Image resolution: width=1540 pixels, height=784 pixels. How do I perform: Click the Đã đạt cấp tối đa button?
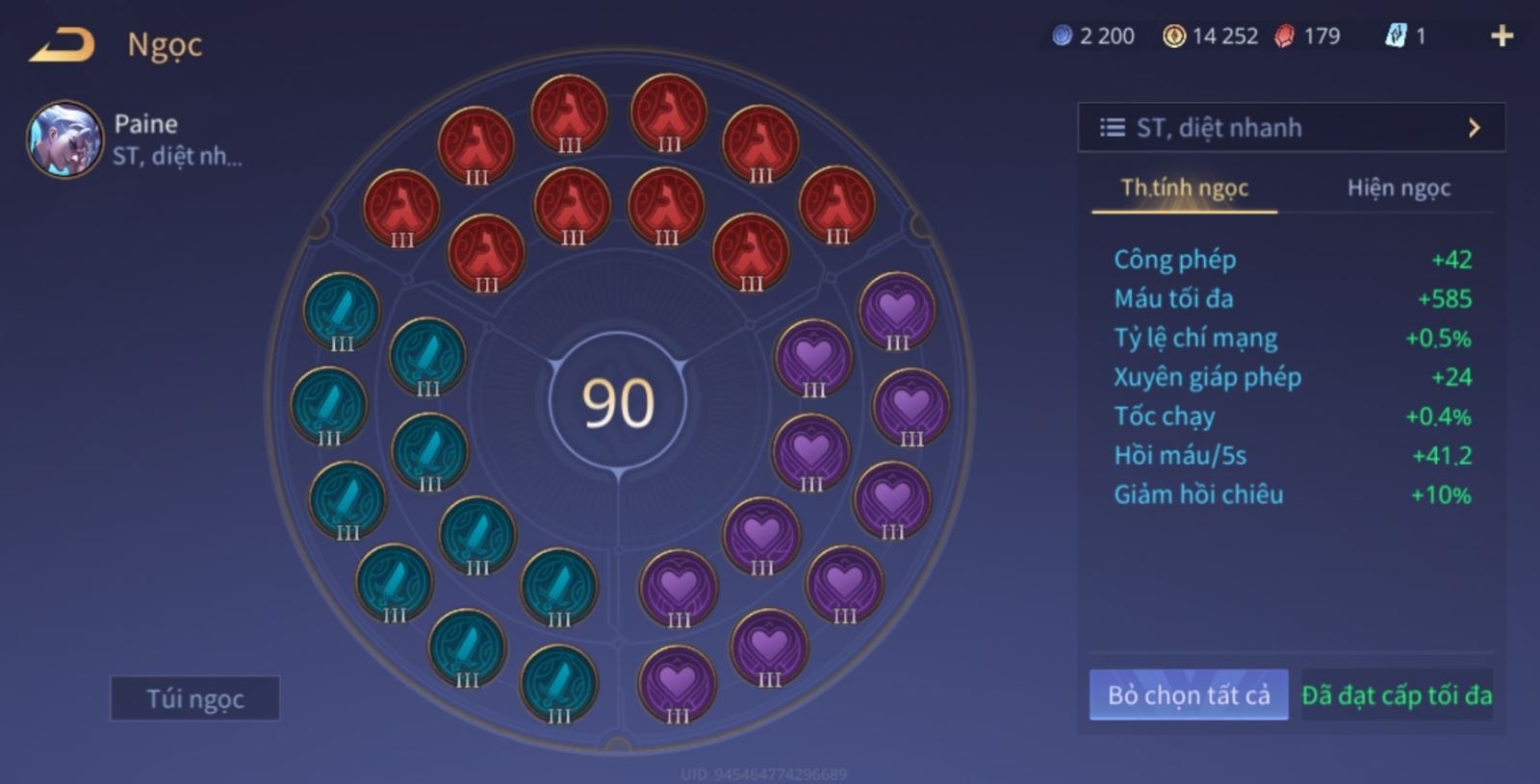[1397, 695]
